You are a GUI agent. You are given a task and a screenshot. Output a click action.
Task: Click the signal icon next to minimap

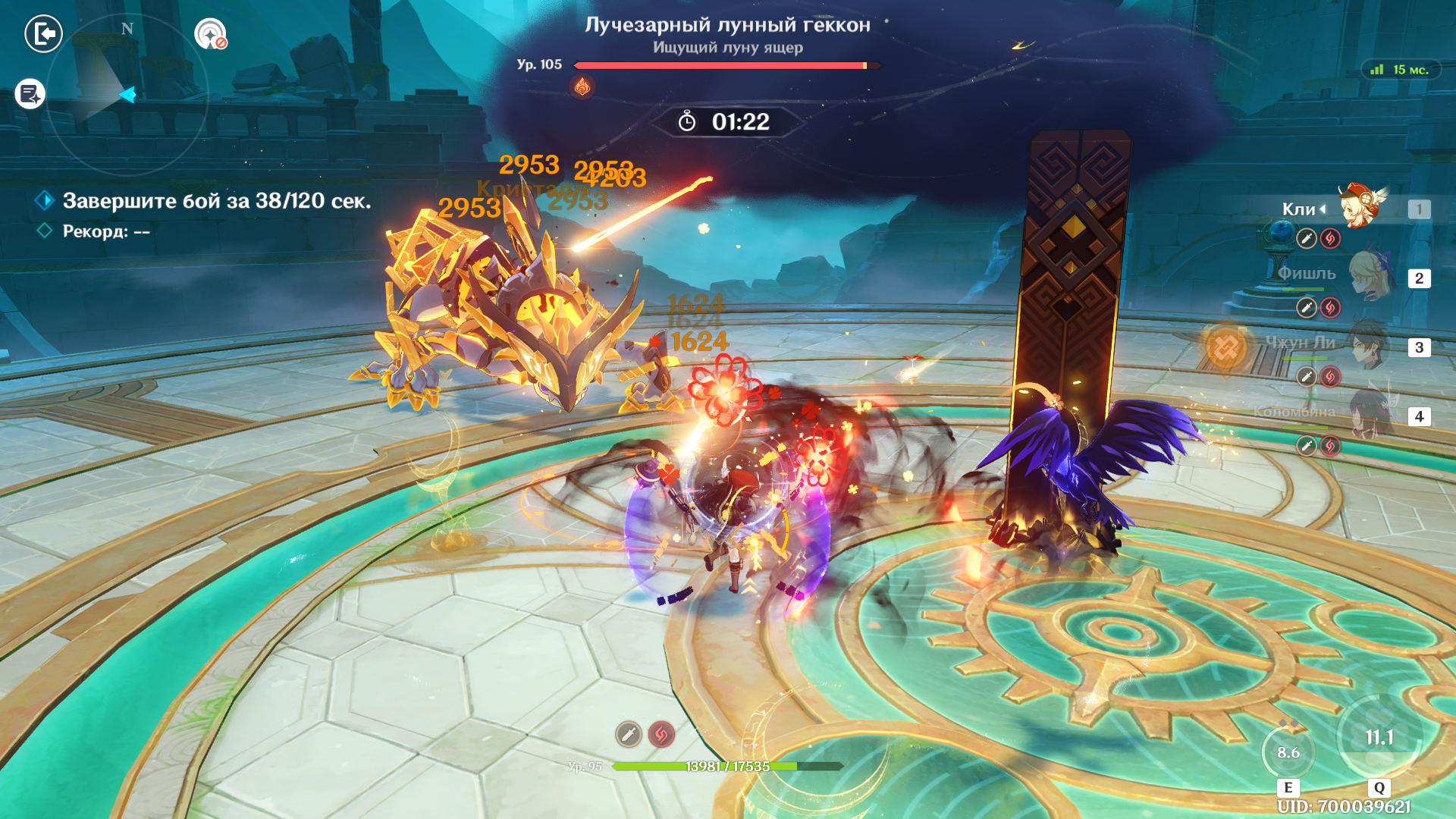210,34
